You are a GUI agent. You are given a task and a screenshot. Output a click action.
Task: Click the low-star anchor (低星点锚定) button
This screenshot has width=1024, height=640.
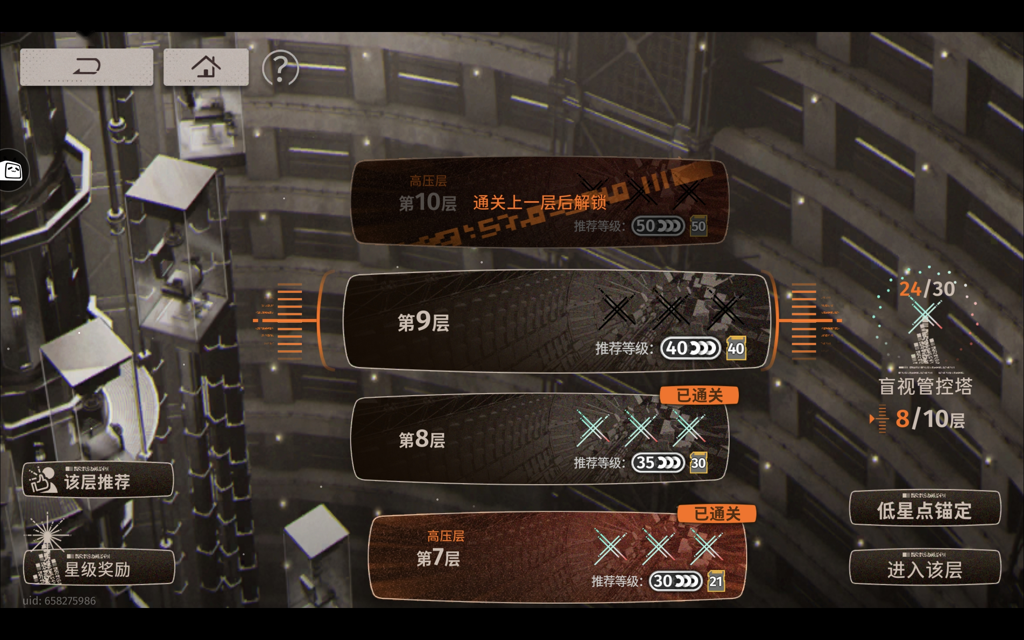pyautogui.click(x=924, y=509)
